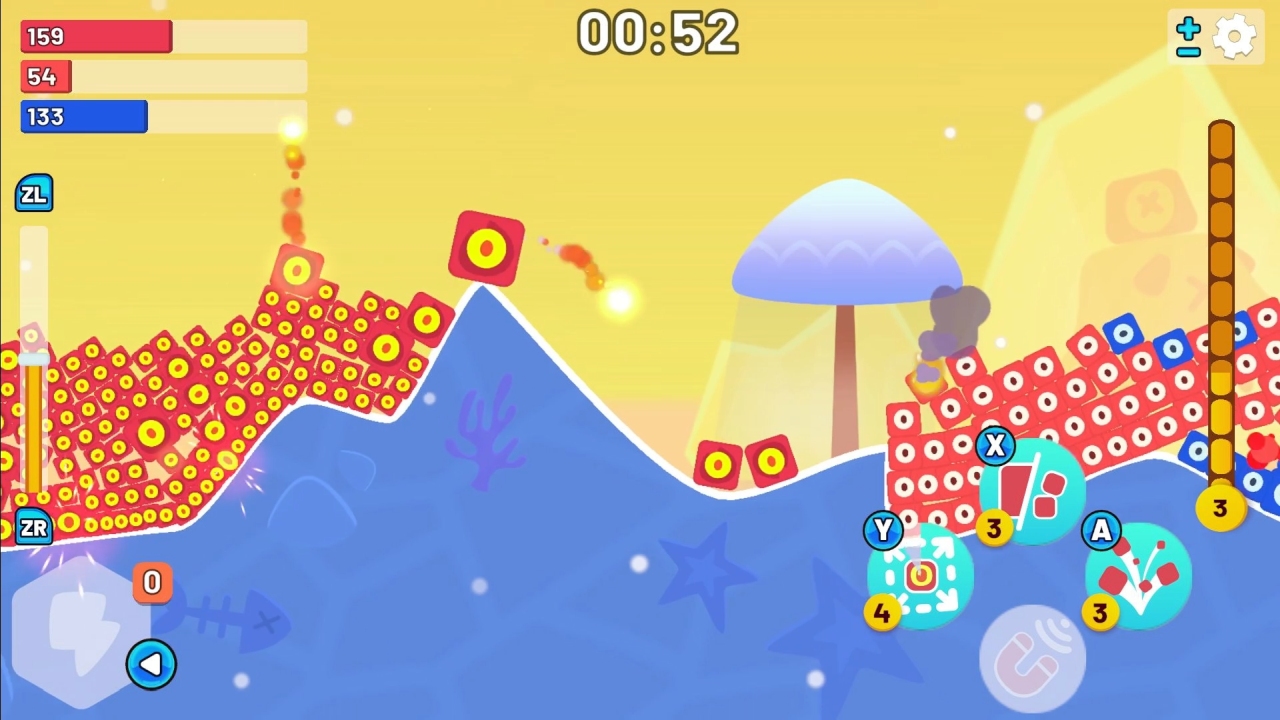The image size is (1280, 720).
Task: Select the orange 0 counter badge
Action: coord(152,583)
